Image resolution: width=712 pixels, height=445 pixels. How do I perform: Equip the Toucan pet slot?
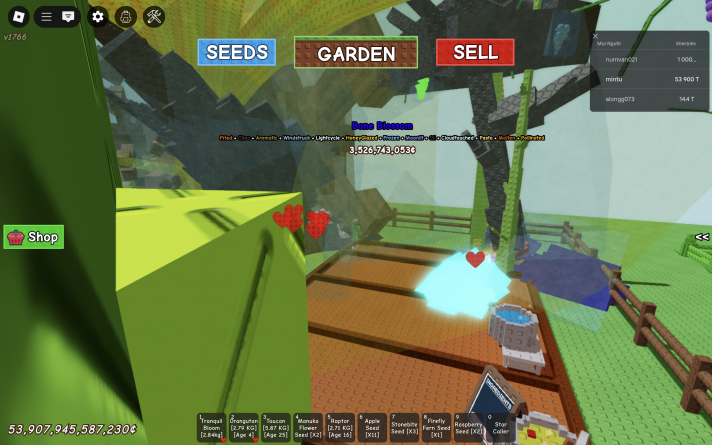tap(276, 427)
